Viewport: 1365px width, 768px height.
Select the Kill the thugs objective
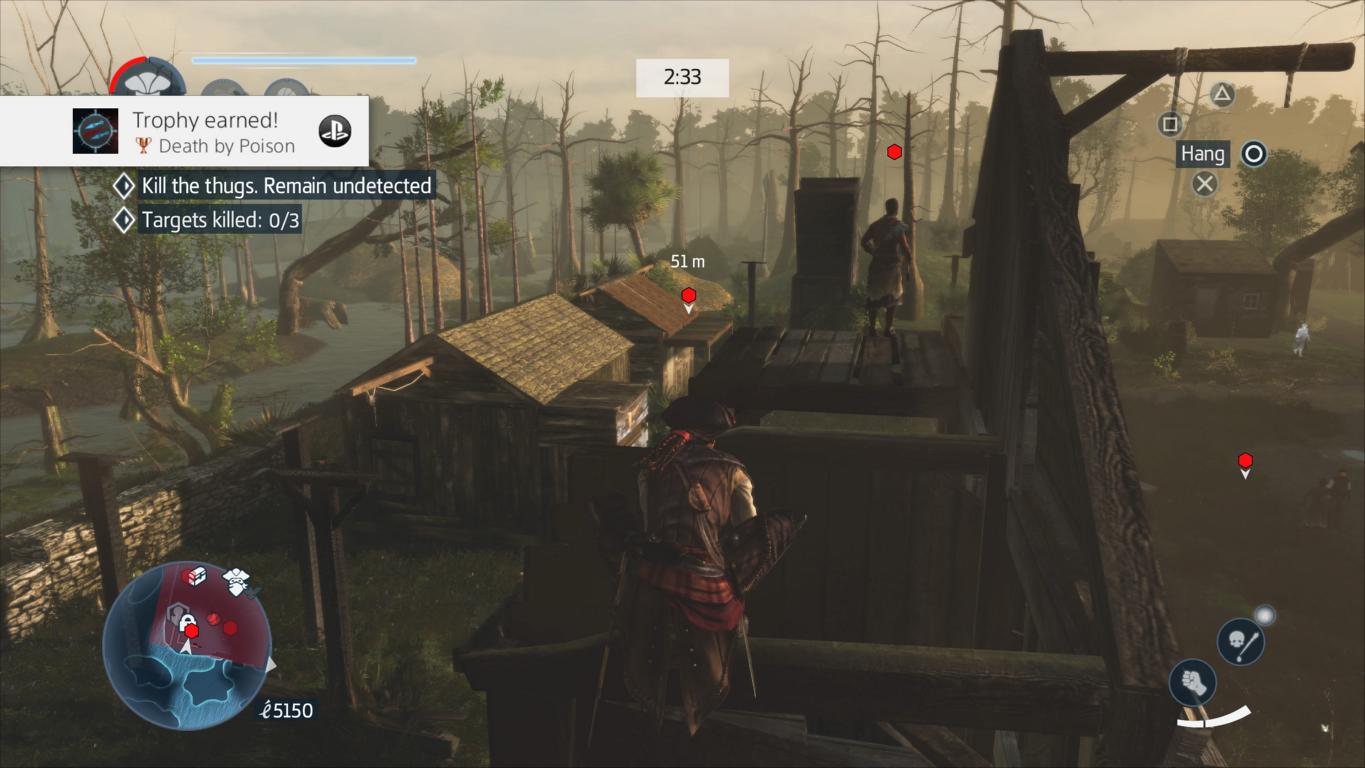(286, 185)
